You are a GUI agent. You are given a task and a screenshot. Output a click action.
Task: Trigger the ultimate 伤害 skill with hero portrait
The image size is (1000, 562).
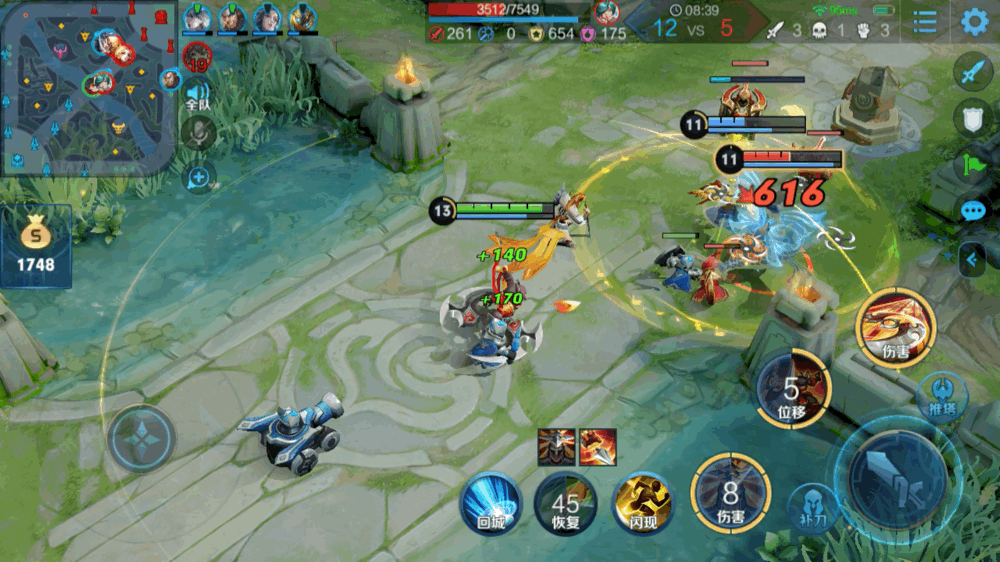click(x=894, y=327)
